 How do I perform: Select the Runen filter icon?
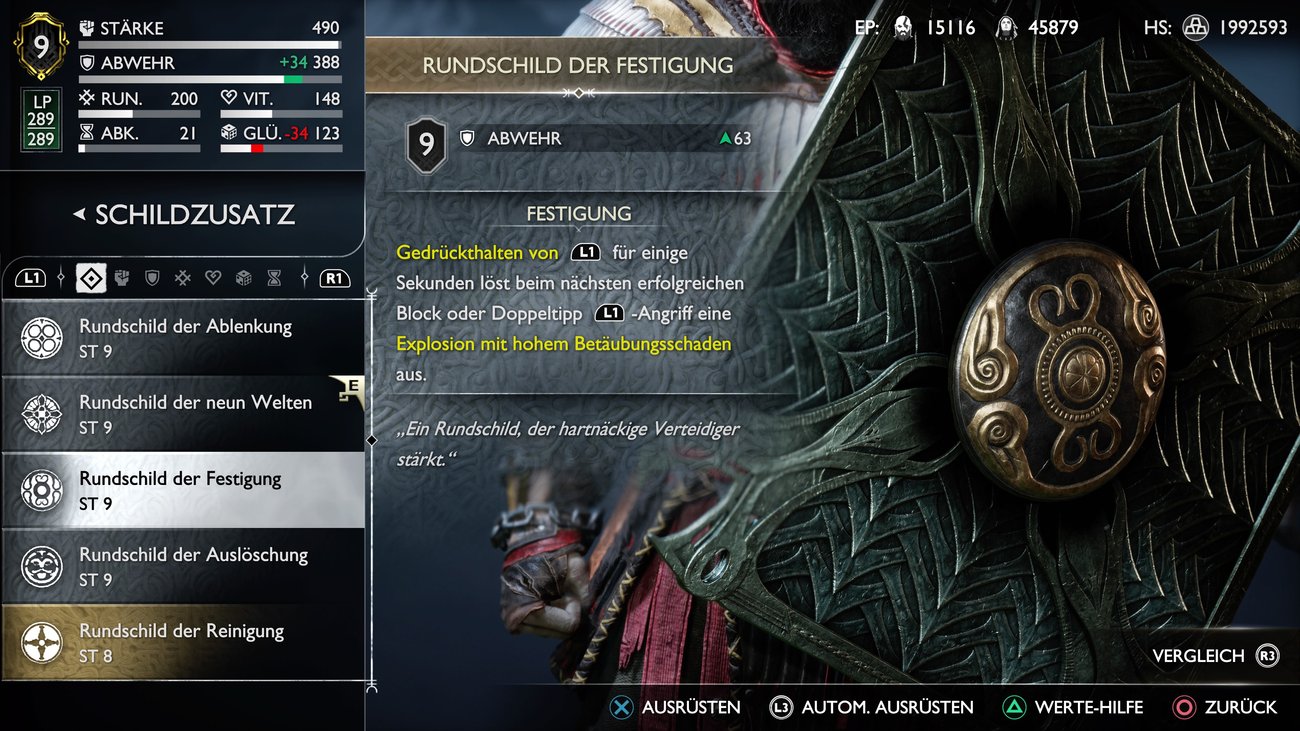(x=183, y=277)
